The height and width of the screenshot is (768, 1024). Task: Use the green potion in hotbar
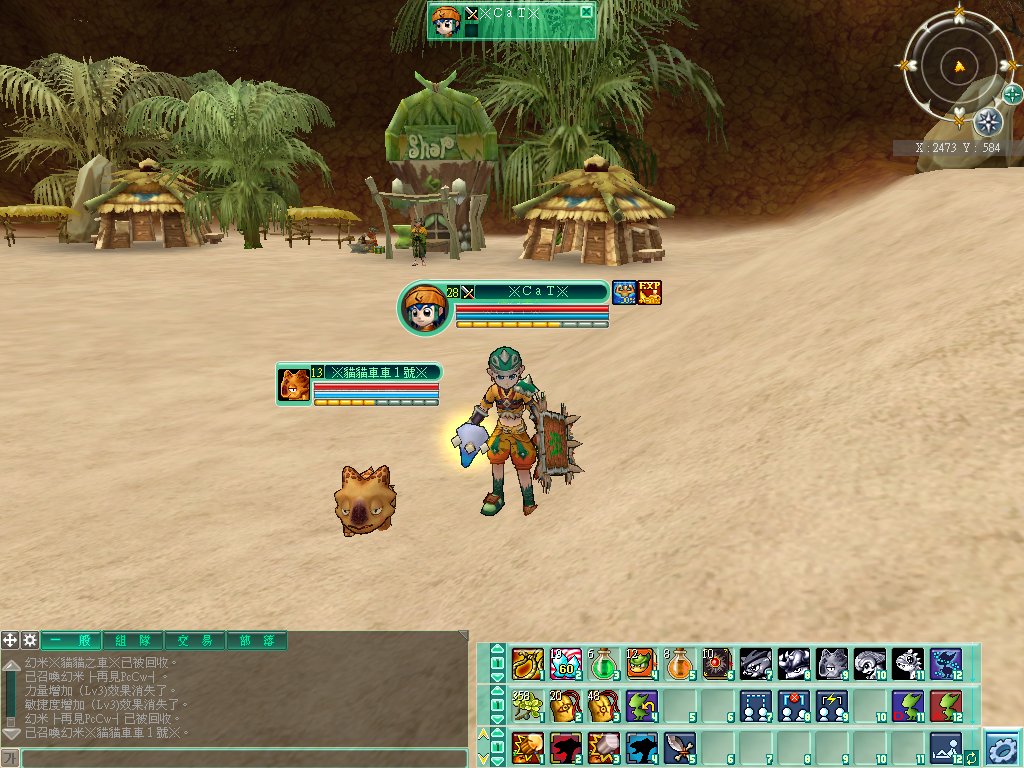pos(603,663)
